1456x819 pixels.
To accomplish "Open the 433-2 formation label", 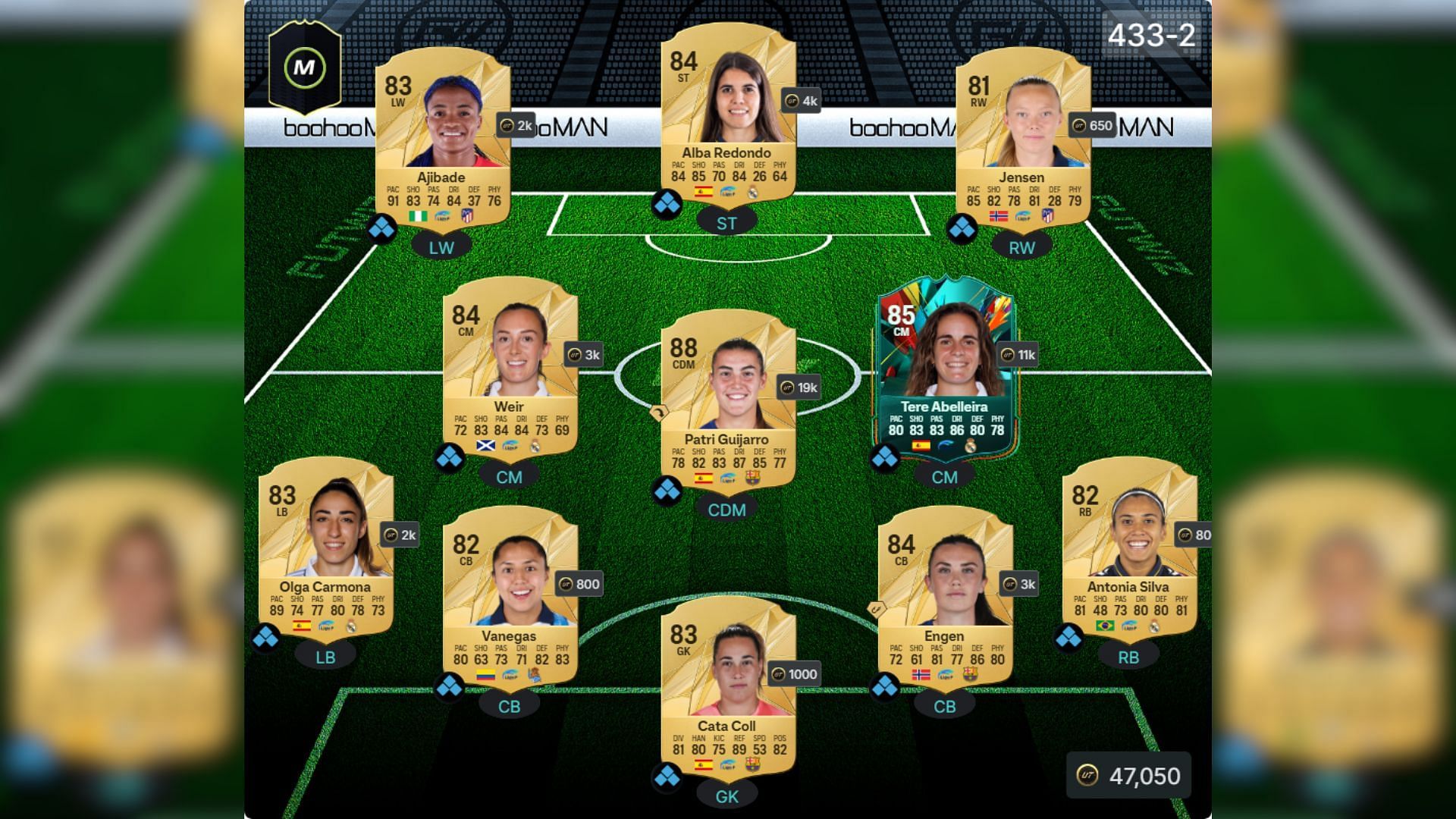I will pyautogui.click(x=1150, y=35).
